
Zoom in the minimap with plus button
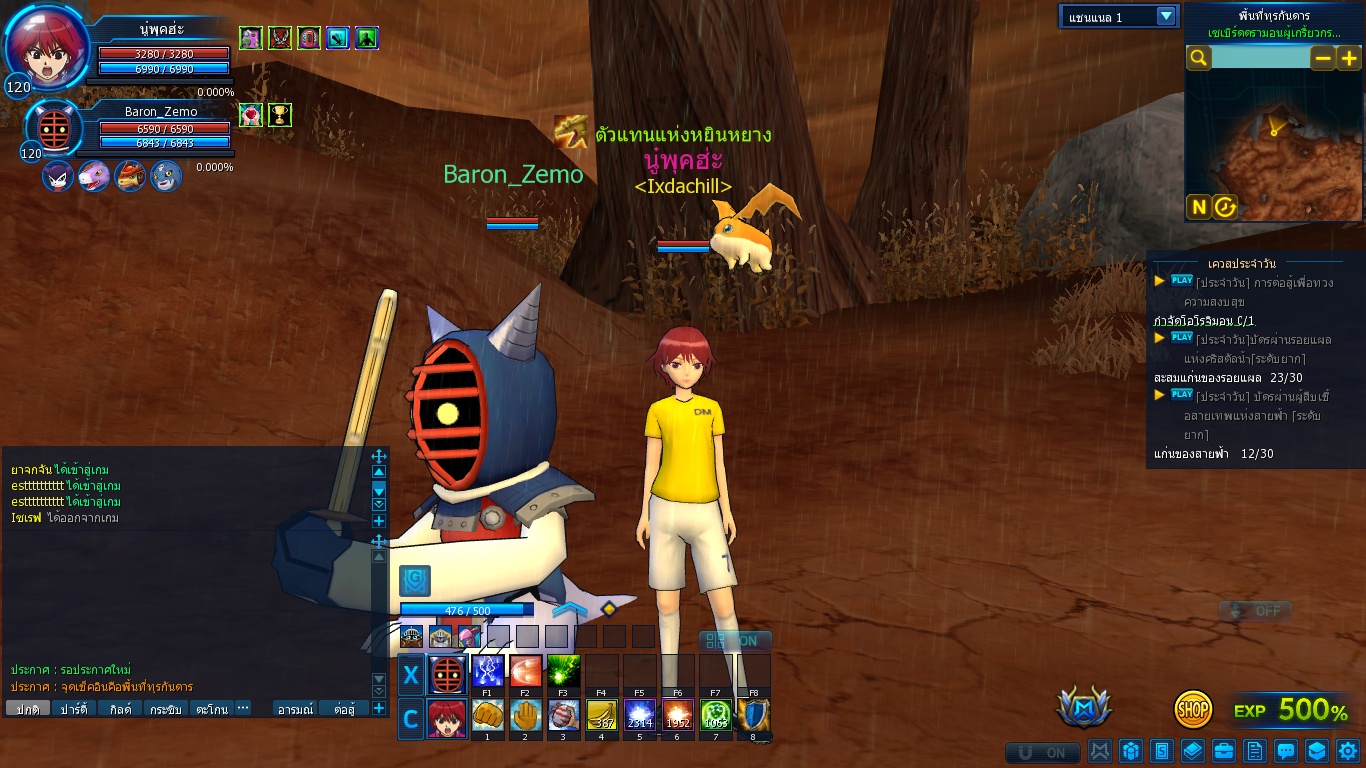(x=1348, y=58)
